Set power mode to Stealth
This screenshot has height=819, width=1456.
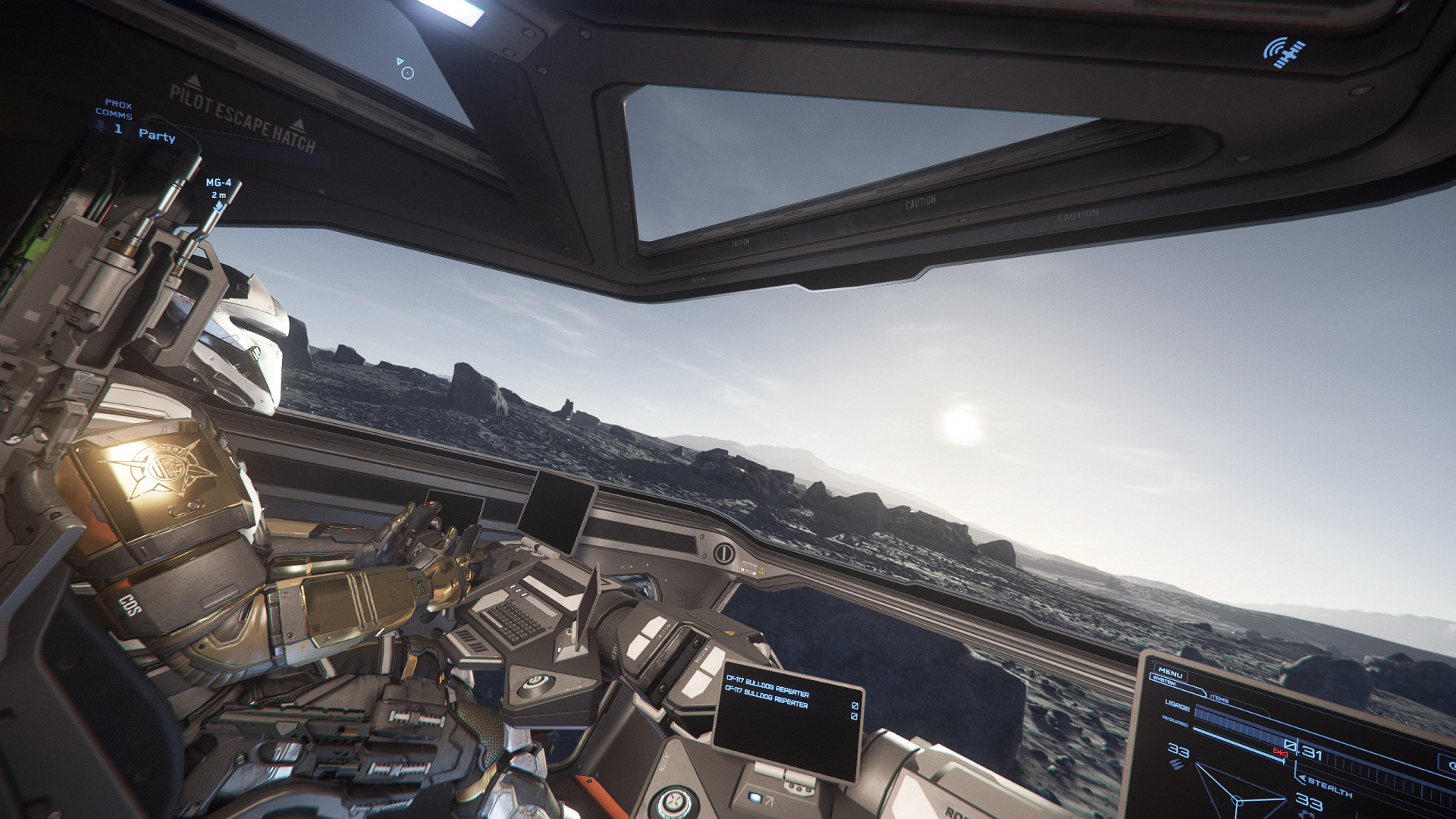pyautogui.click(x=1329, y=786)
